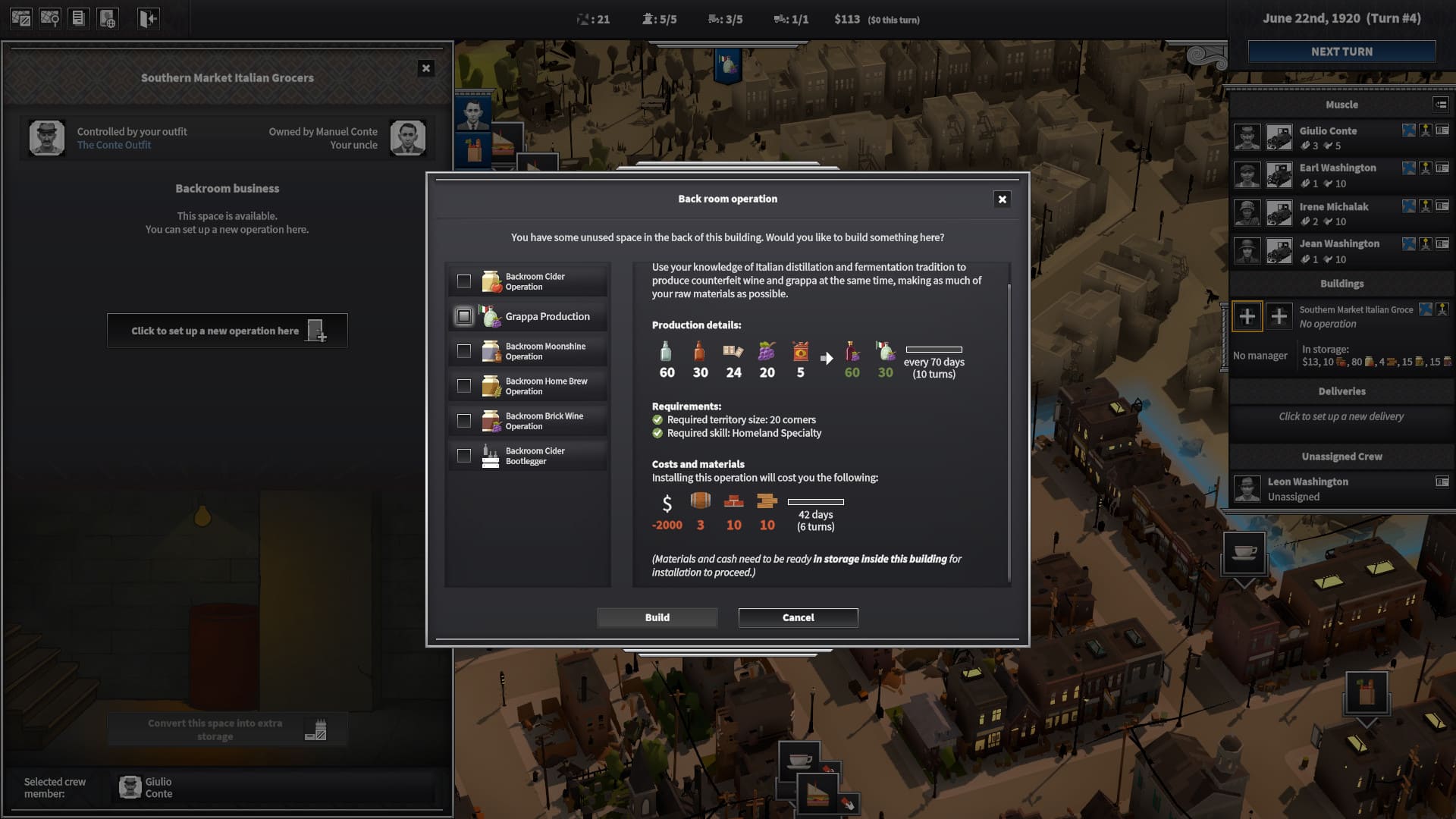Close the Back room operation popup
The width and height of the screenshot is (1456, 819).
click(1002, 199)
